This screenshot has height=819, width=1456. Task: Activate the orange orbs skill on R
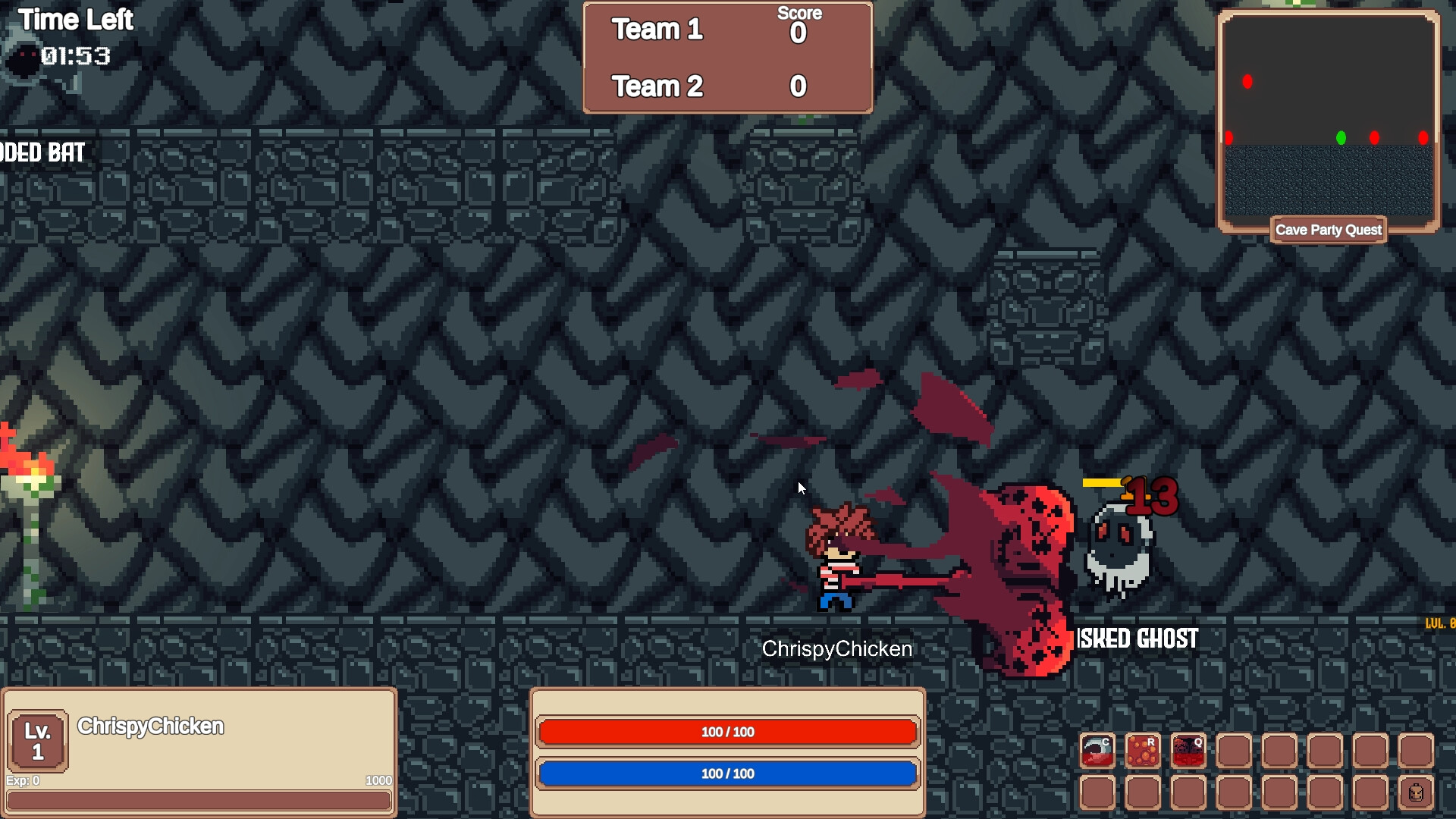[1142, 750]
